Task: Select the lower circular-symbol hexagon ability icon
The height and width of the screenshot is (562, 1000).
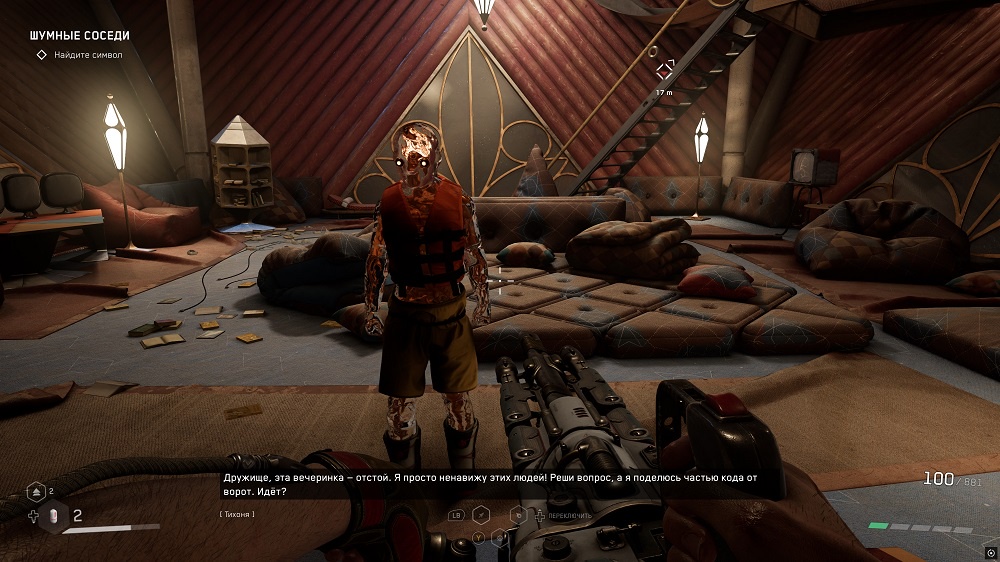Action: coord(500,538)
